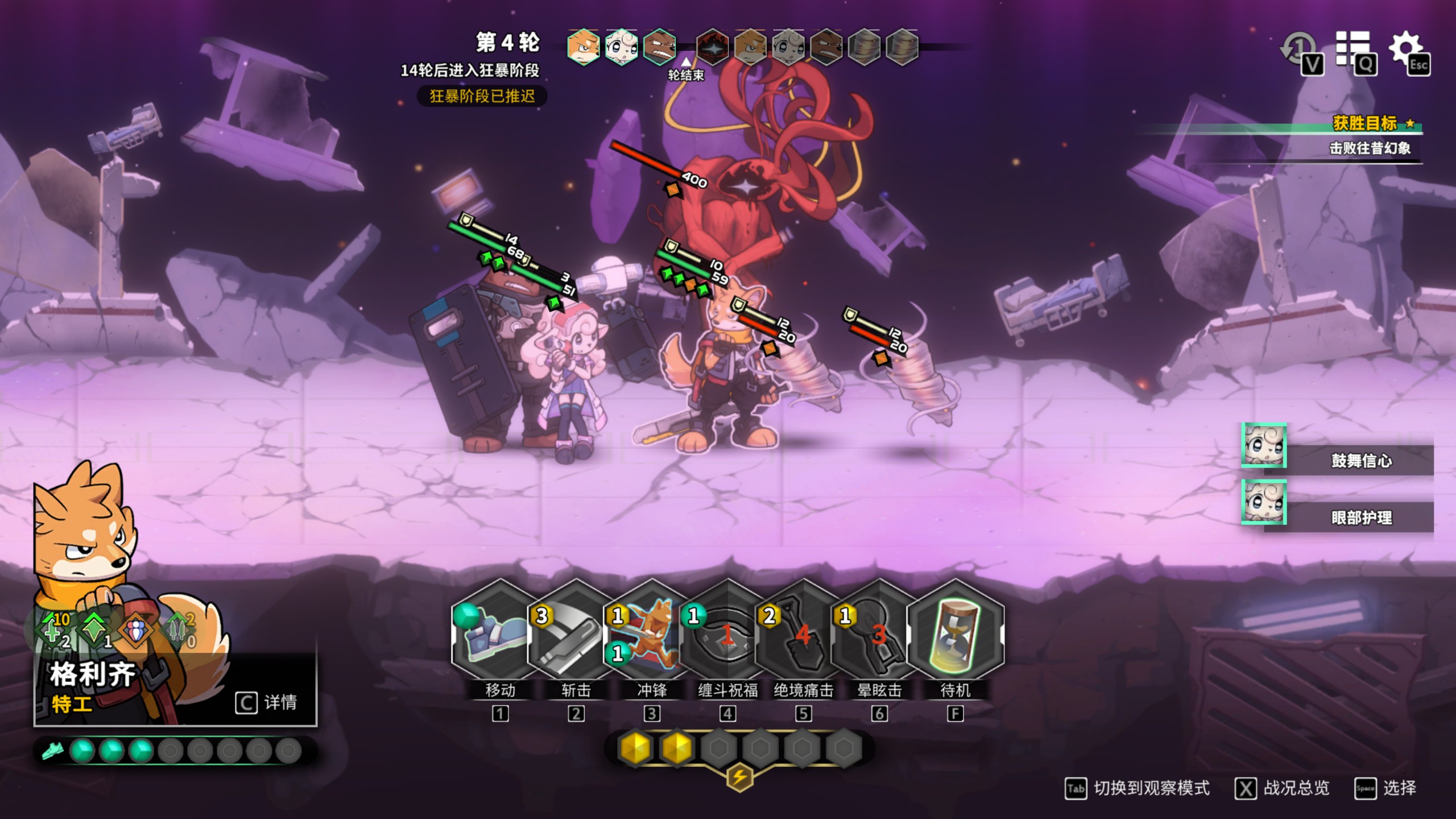Viewport: 1456px width, 819px height.
Task: Select the 鼓舞信心 ally skill entry
Action: click(x=1359, y=460)
